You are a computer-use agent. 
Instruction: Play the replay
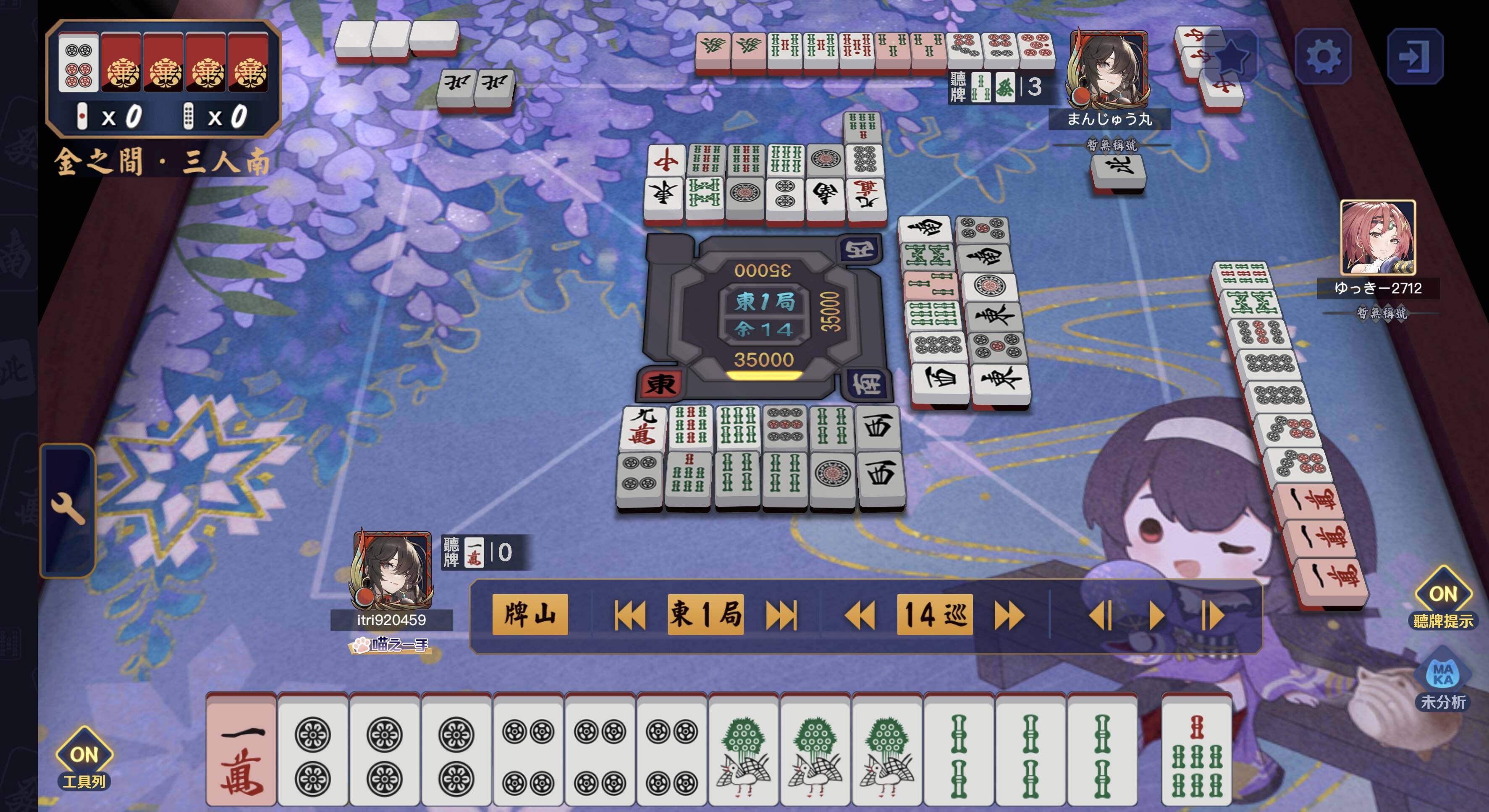point(1156,615)
